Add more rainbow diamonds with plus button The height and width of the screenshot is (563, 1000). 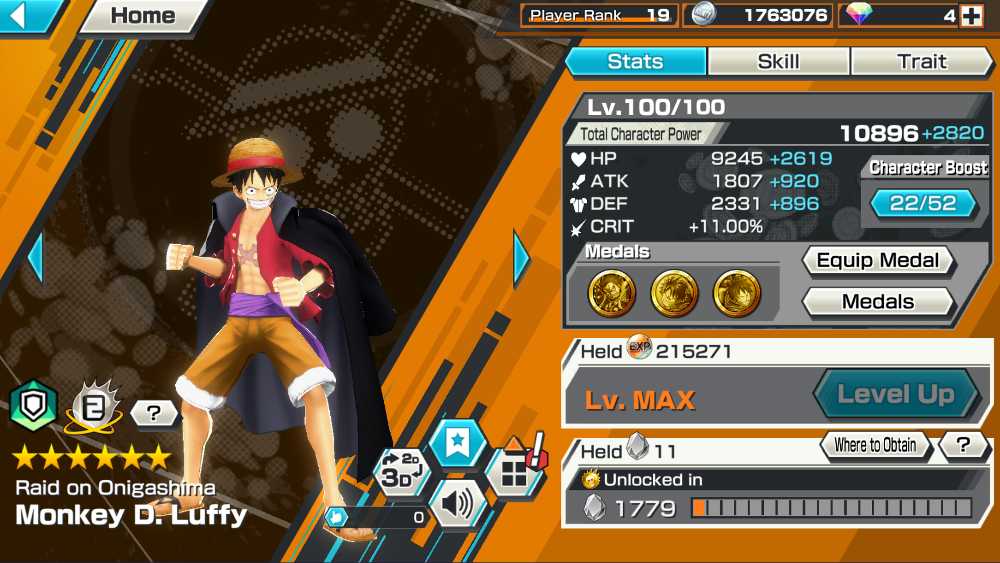(970, 16)
